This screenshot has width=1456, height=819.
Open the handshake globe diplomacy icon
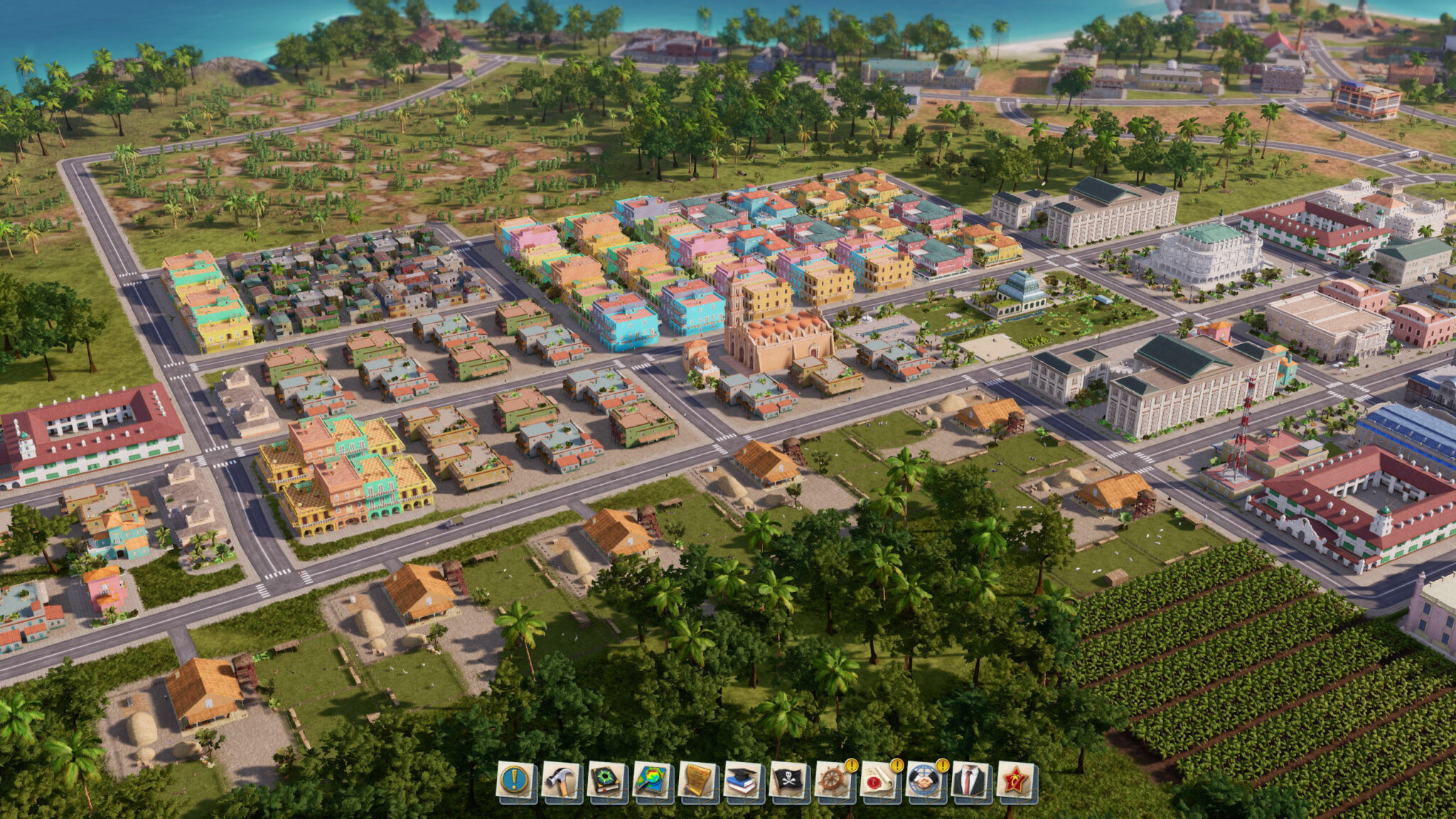coord(926,781)
